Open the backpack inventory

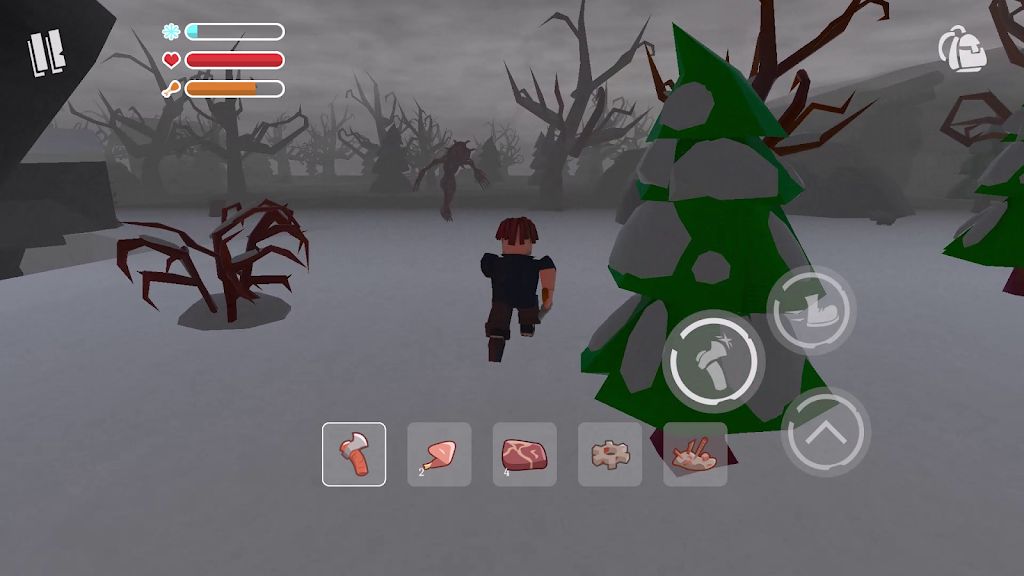coord(962,49)
